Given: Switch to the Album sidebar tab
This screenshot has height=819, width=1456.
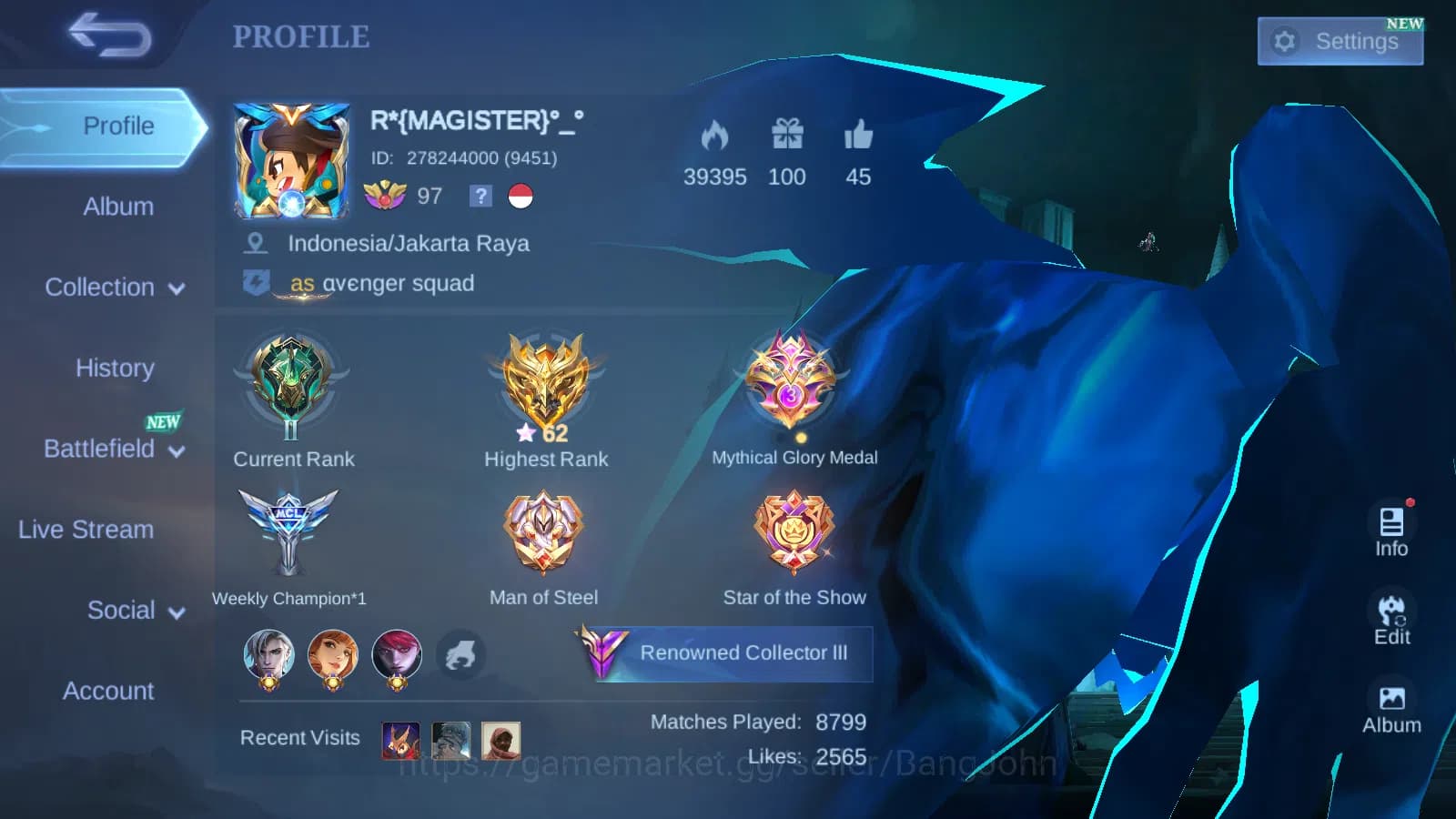Looking at the screenshot, I should (x=118, y=207).
